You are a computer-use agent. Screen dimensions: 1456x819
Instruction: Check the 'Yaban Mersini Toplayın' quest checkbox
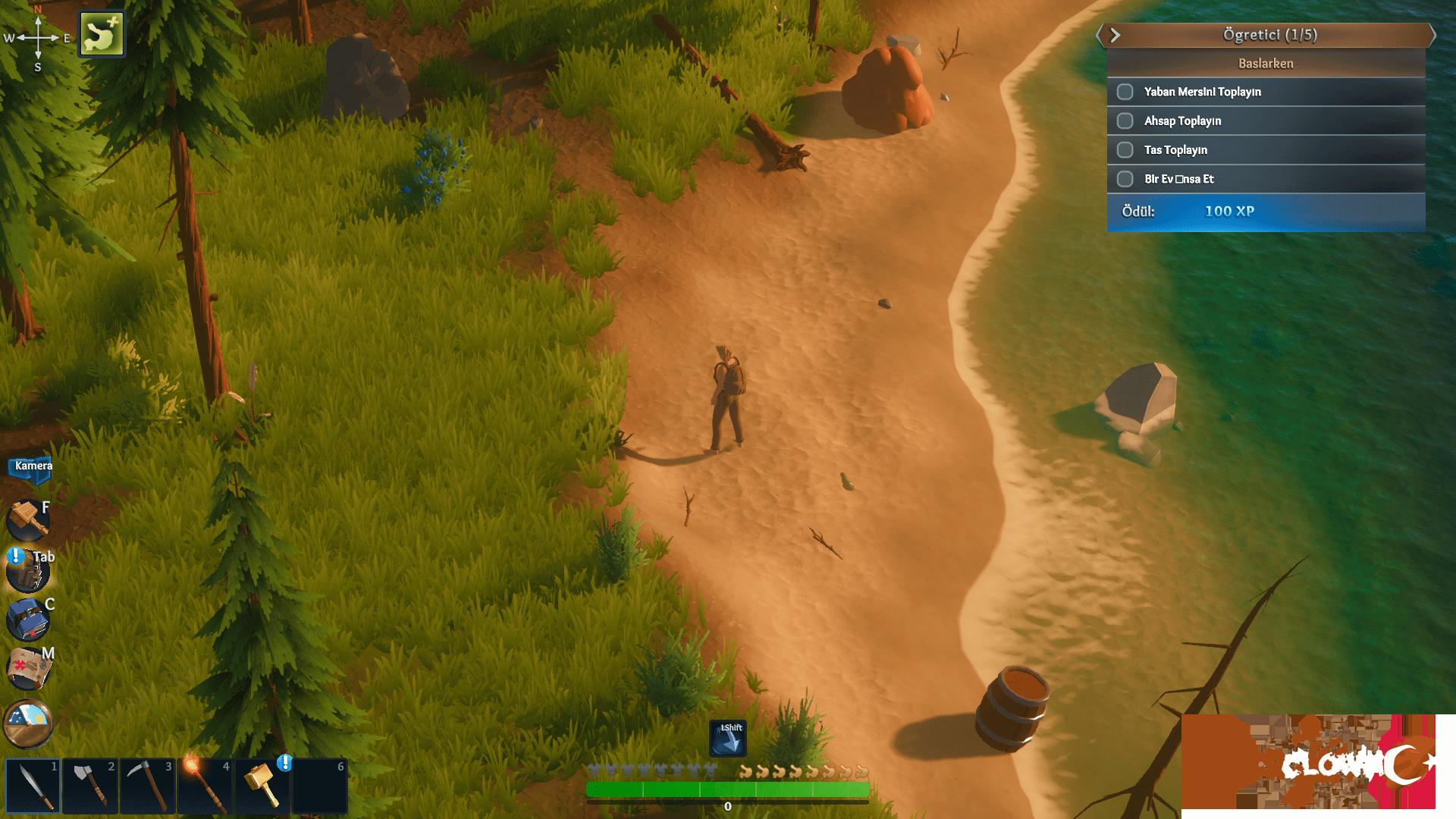point(1125,91)
